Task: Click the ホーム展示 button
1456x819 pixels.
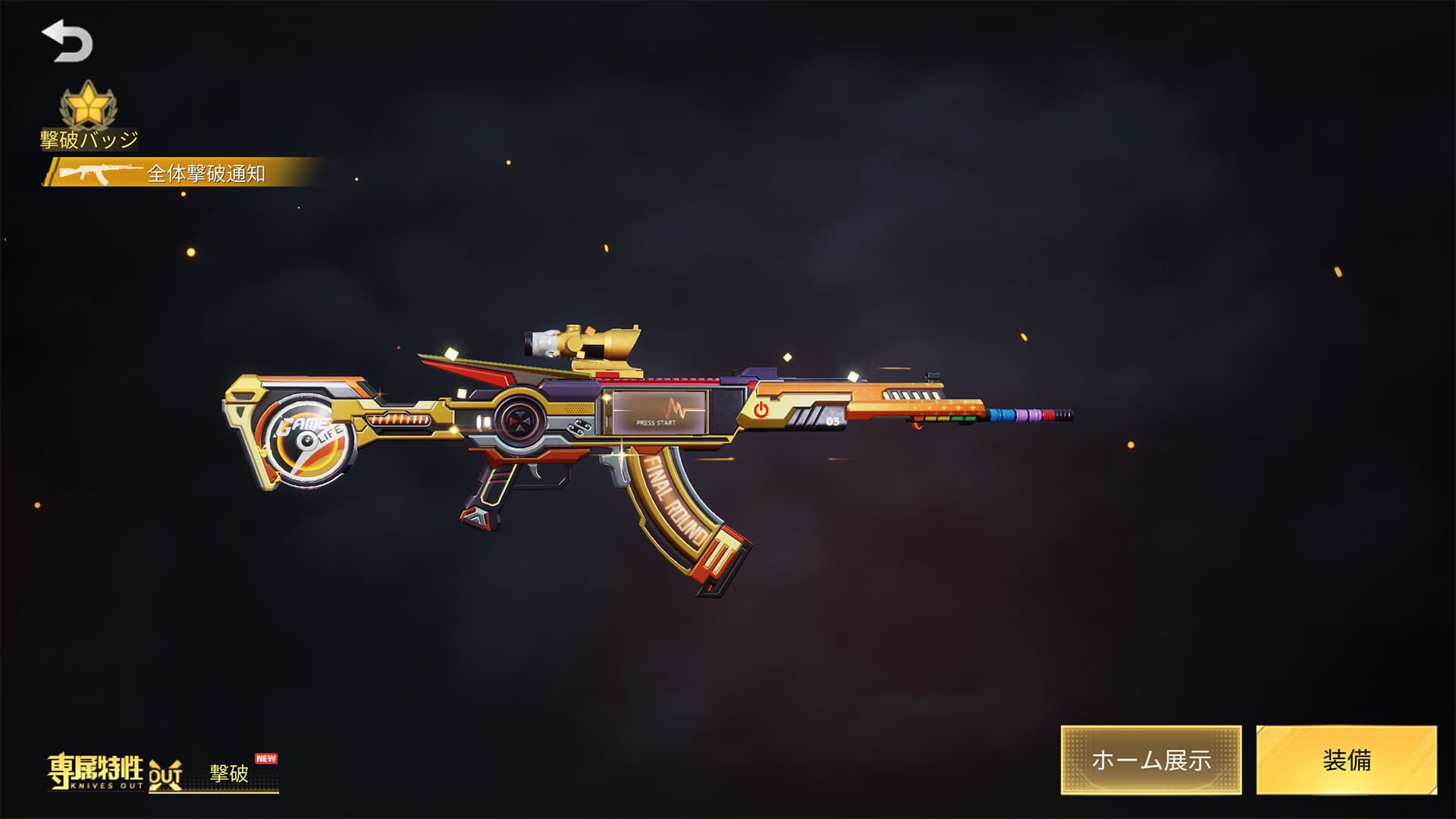Action: [x=1150, y=760]
